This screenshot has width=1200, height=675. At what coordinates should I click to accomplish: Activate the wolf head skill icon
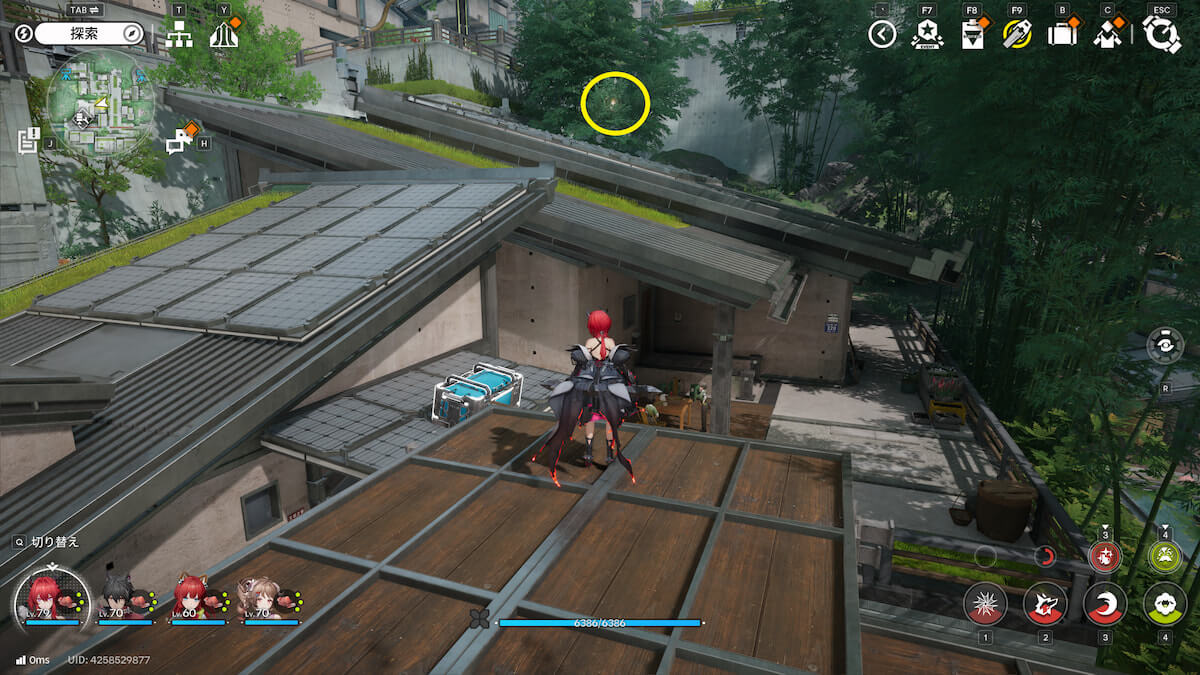click(x=1045, y=603)
